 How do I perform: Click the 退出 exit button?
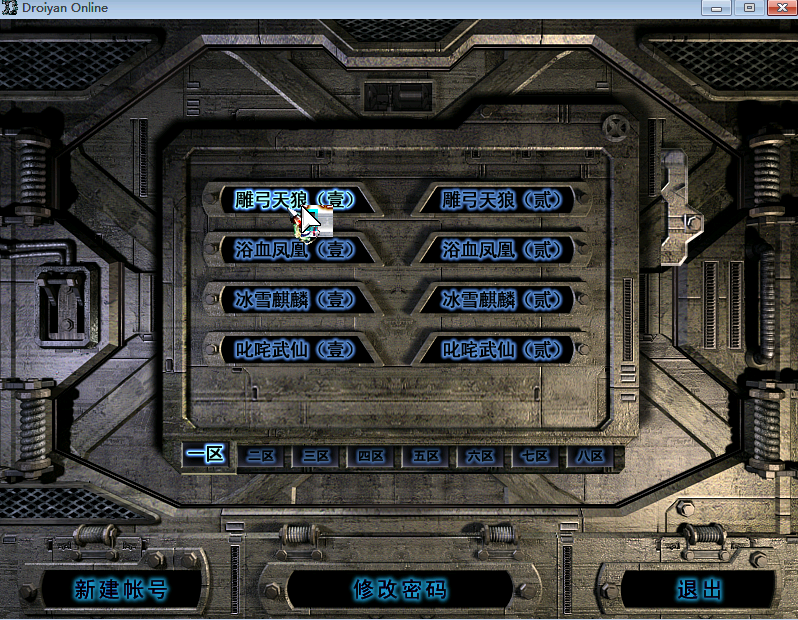click(x=699, y=589)
